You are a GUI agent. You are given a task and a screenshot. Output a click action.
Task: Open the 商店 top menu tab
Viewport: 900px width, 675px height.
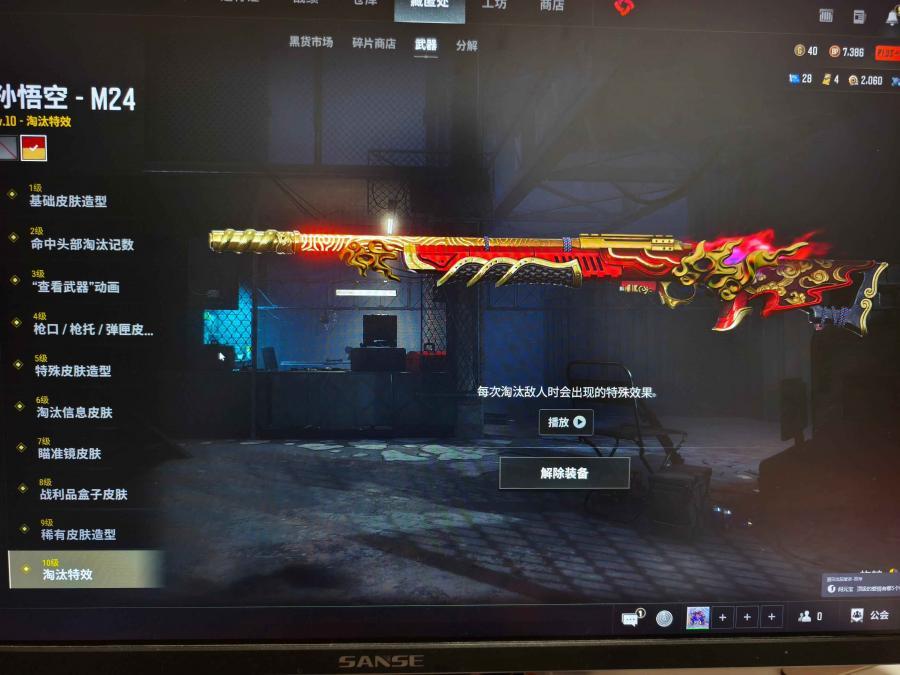pos(551,6)
